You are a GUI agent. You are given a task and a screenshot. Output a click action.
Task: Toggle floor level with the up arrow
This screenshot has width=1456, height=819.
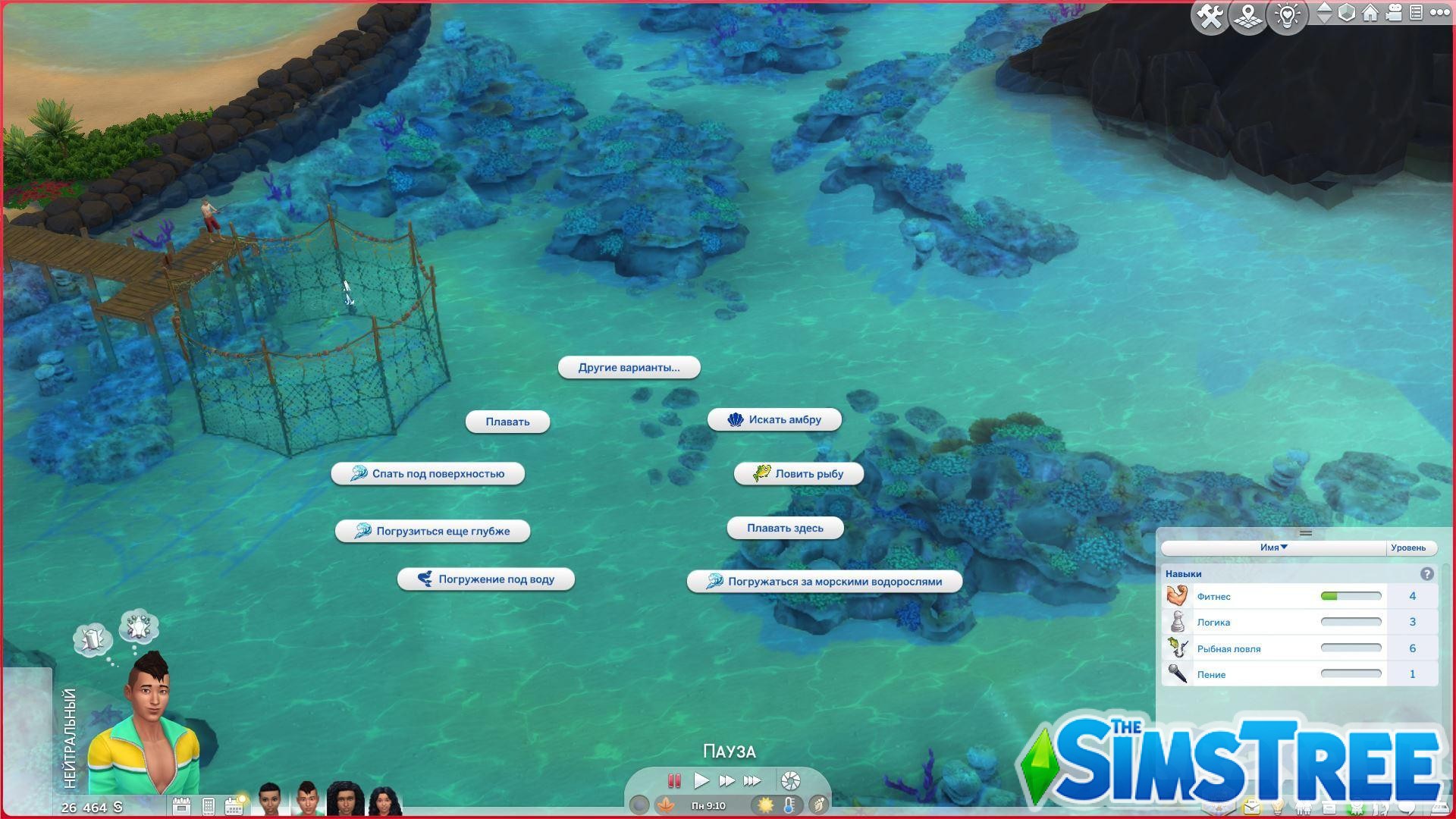click(1325, 8)
